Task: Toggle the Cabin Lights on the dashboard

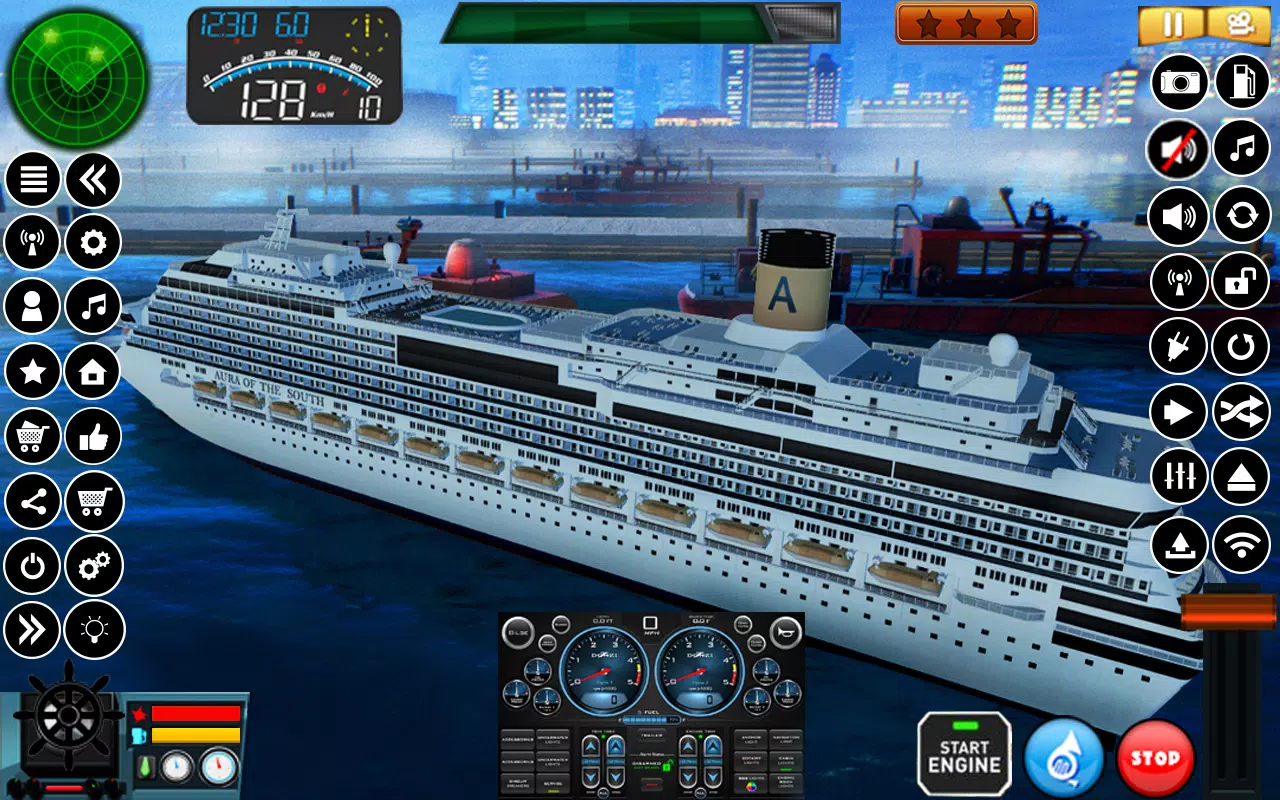Action: click(784, 760)
